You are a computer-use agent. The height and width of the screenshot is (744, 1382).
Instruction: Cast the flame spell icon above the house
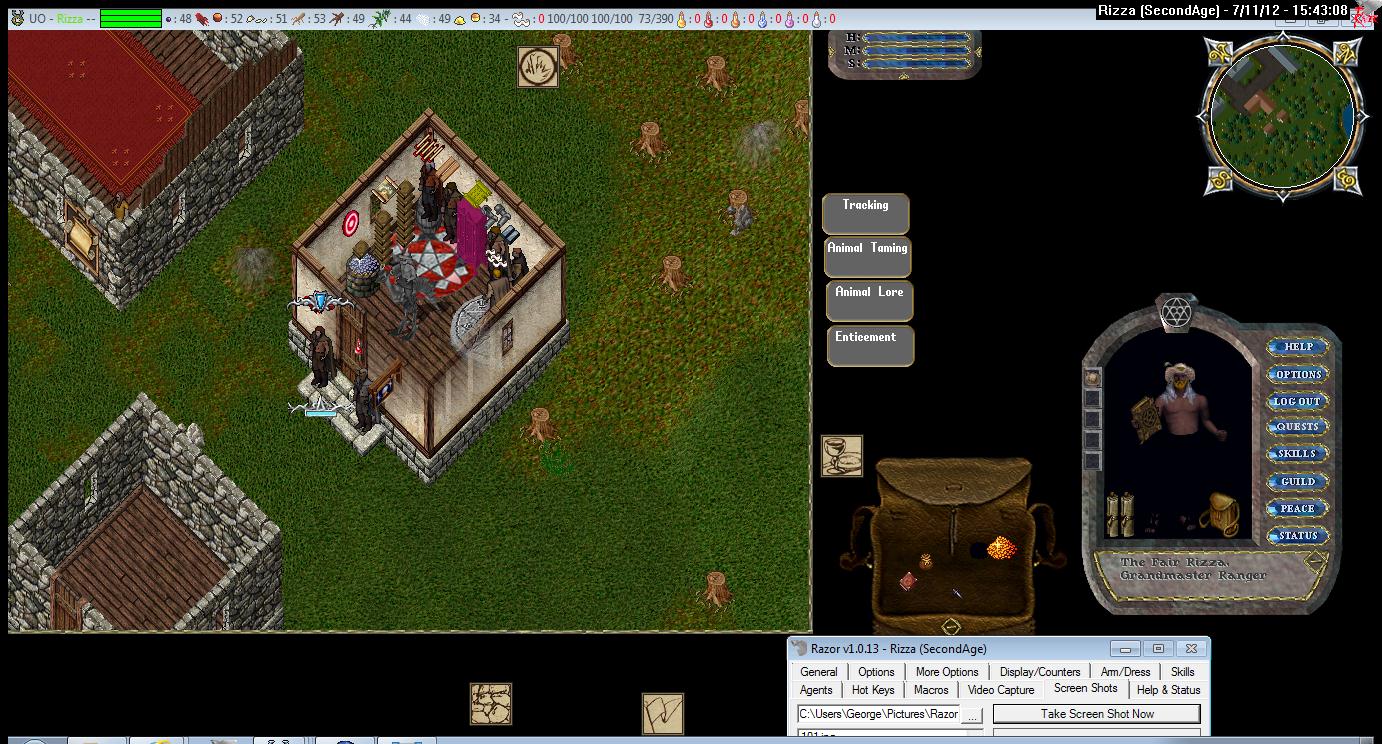pyautogui.click(x=537, y=67)
